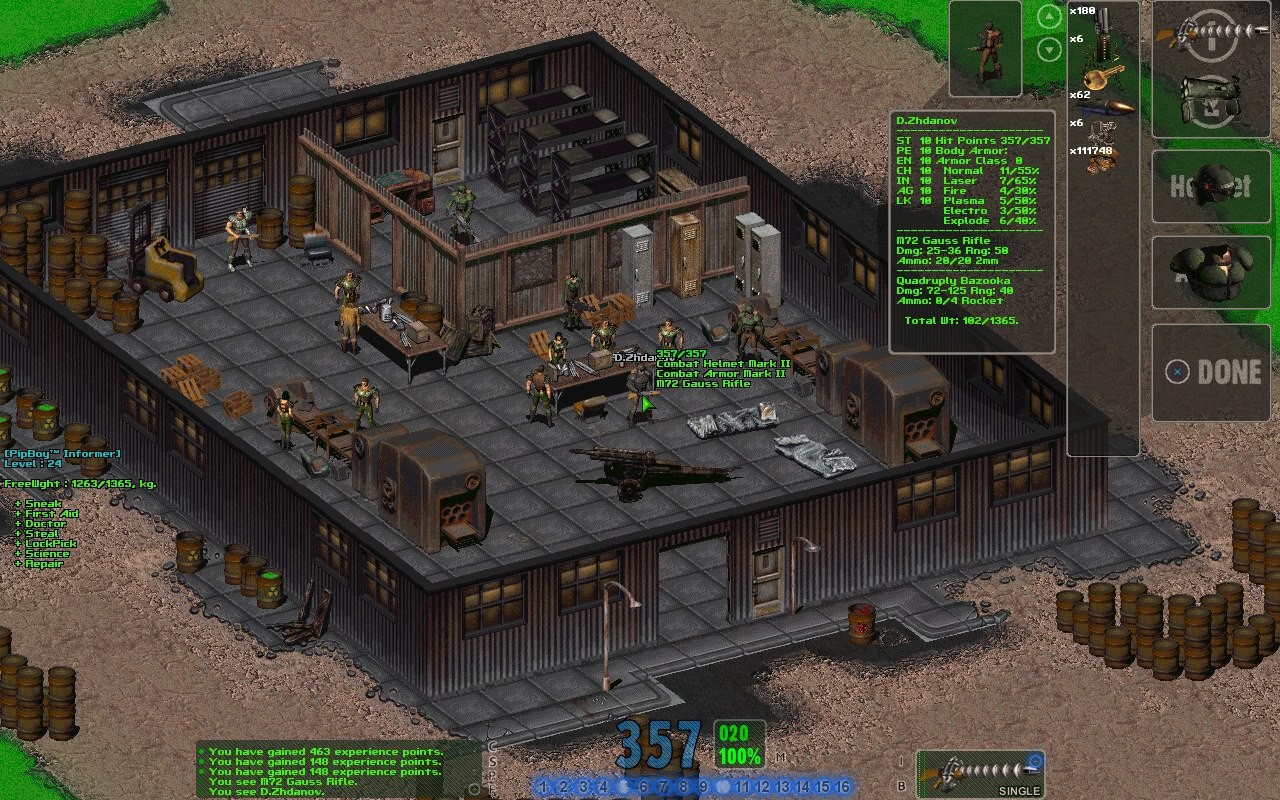Click the combat helmet equipment slot

[1216, 186]
